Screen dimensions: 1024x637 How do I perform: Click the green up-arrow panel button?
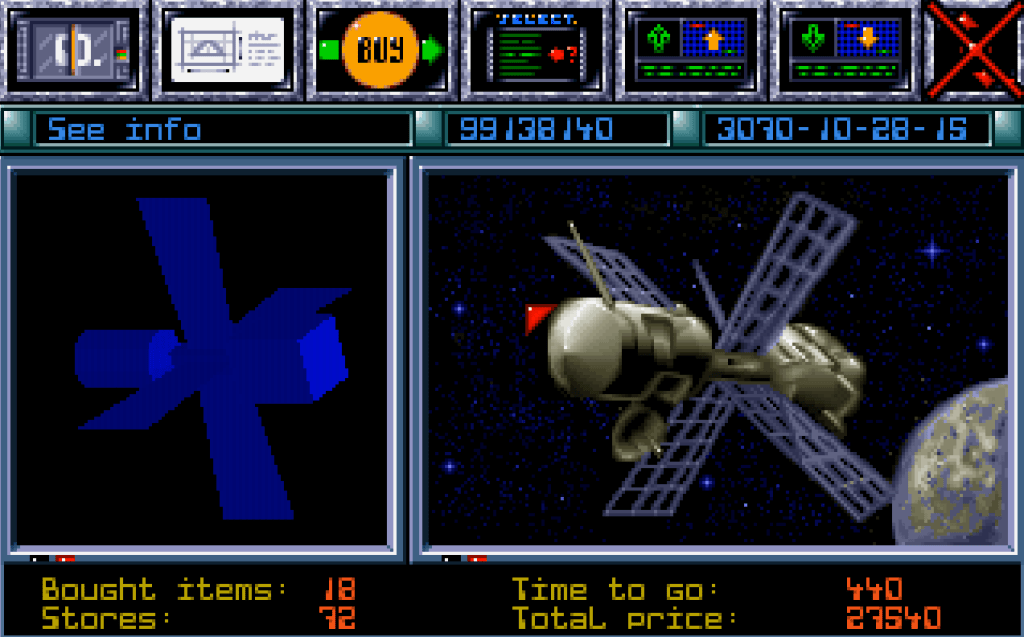tap(693, 50)
